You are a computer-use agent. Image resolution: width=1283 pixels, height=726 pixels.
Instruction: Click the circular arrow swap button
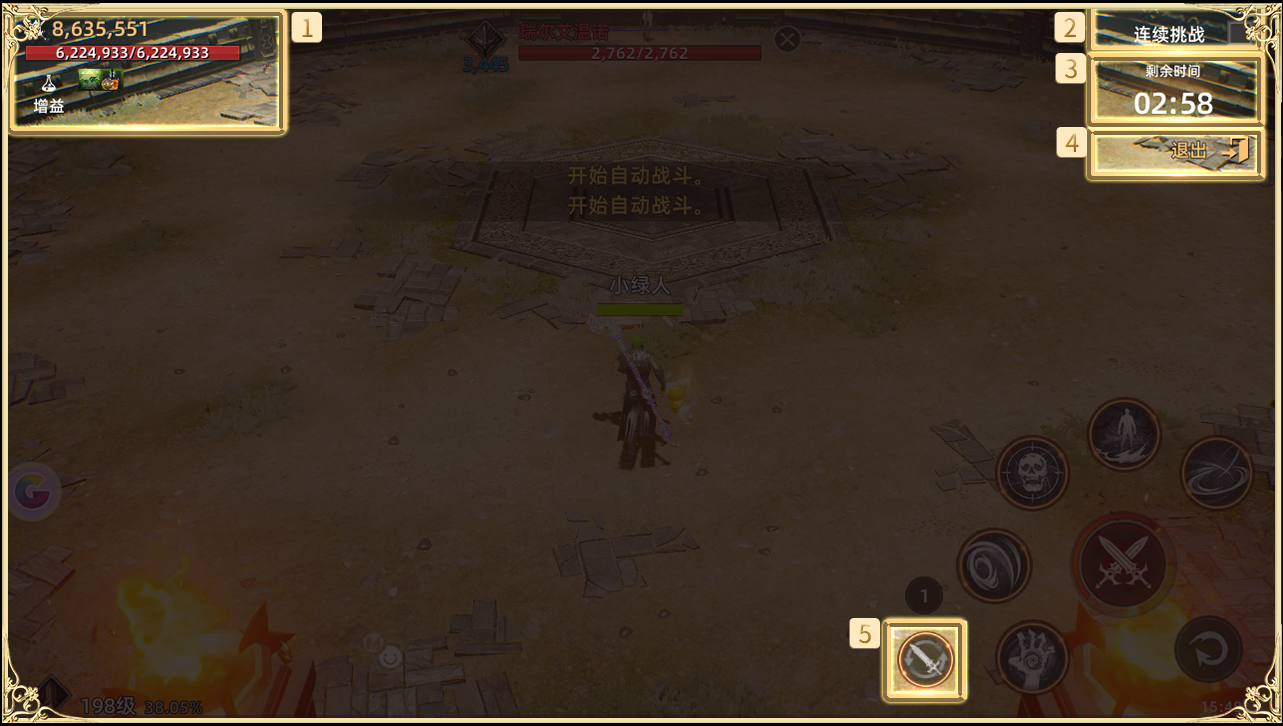click(x=1209, y=649)
